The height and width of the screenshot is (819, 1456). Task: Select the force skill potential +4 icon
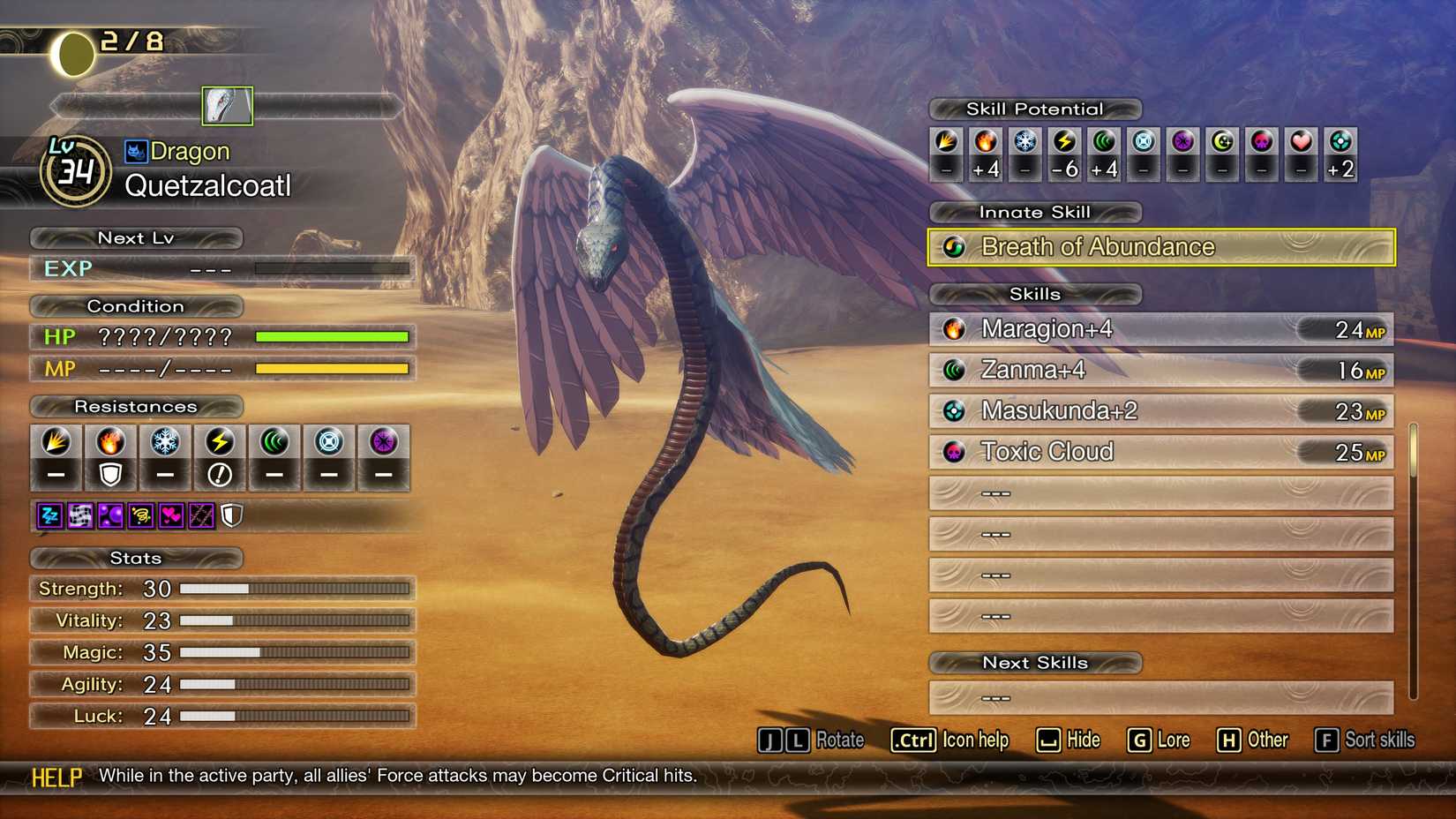[1104, 141]
